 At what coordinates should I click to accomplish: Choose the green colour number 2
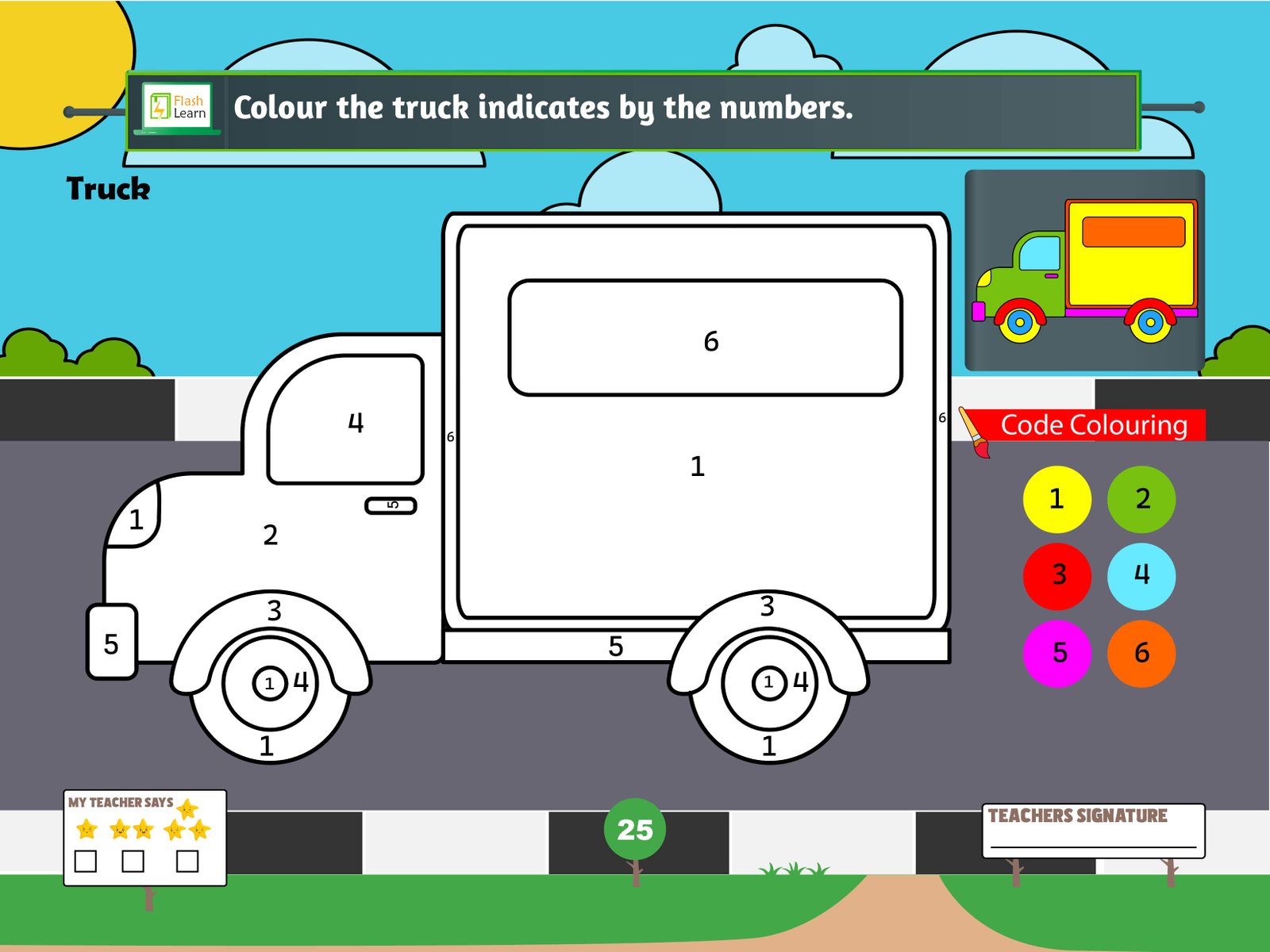(1141, 499)
